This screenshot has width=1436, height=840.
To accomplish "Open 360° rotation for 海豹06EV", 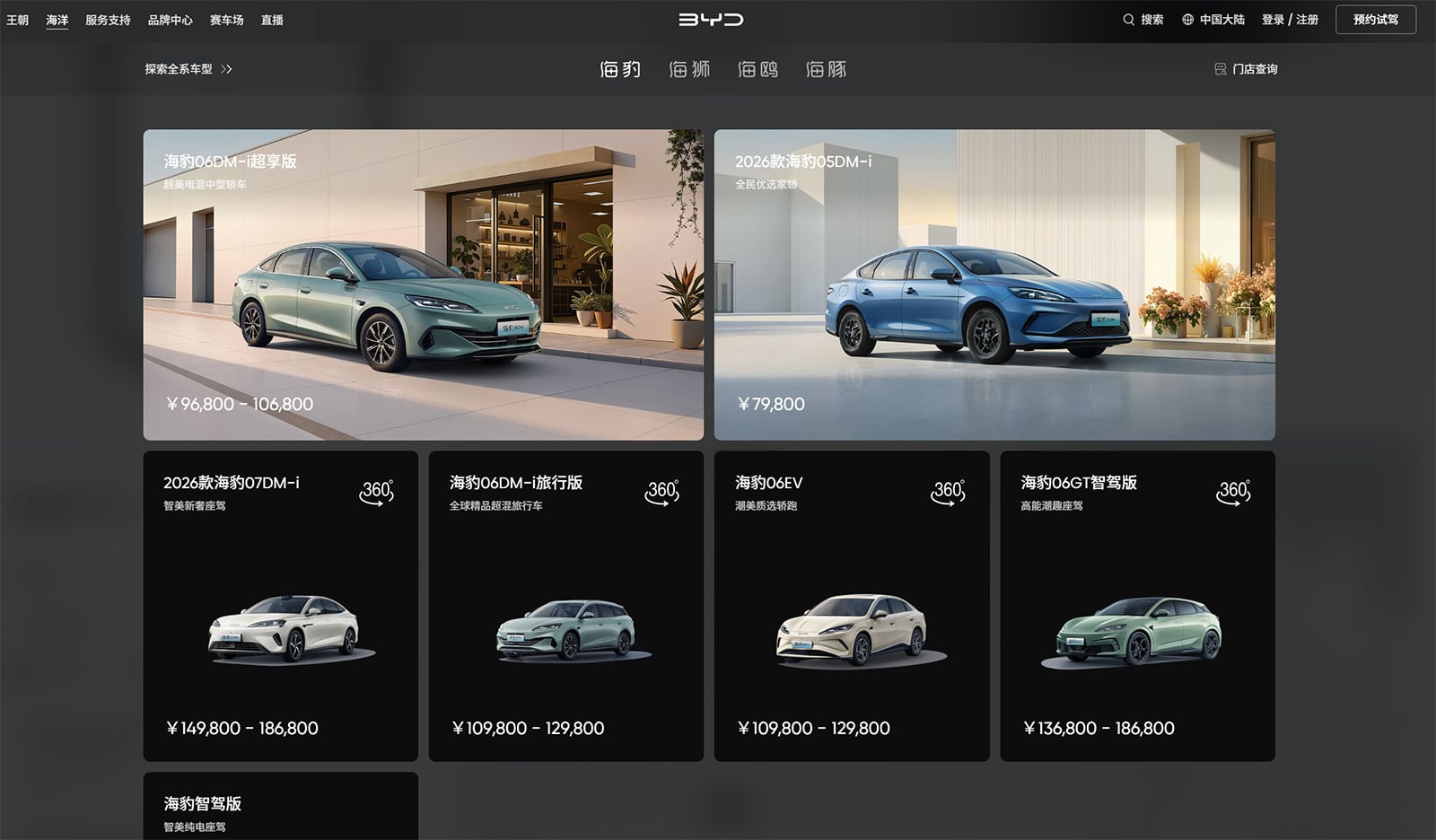I will 949,492.
